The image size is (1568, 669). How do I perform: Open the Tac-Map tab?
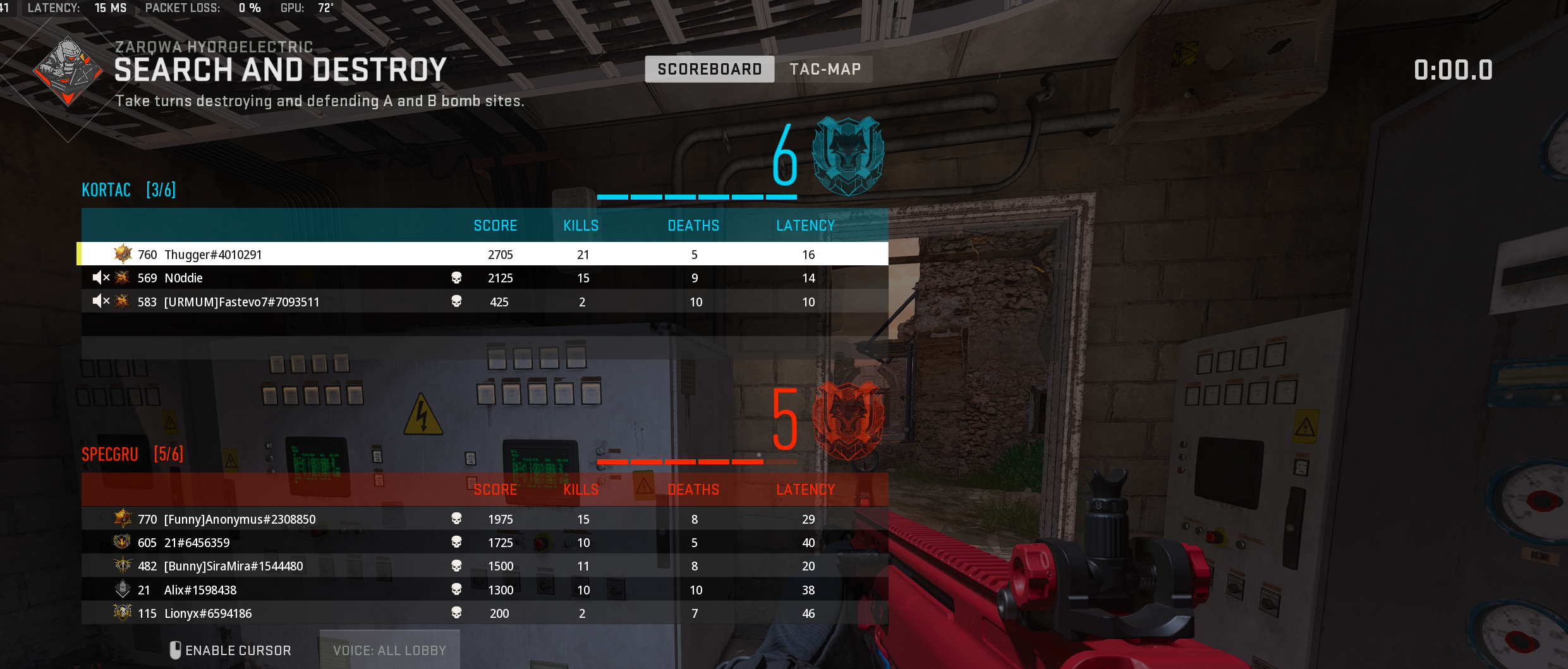click(825, 69)
